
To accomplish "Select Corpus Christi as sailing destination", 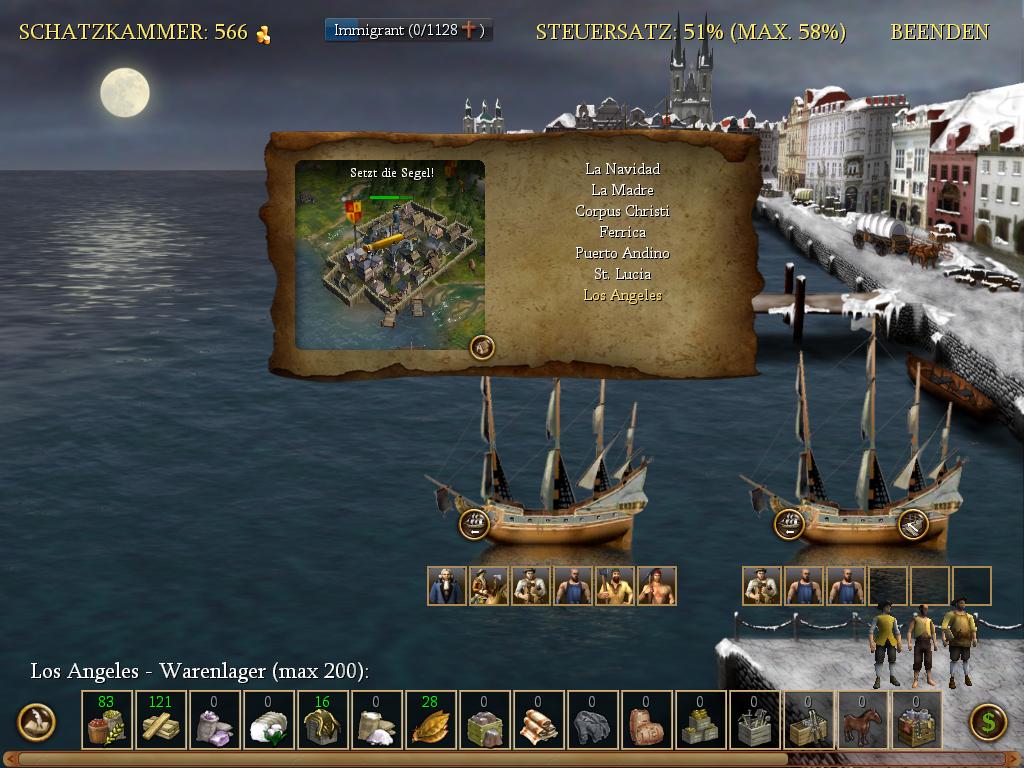I will 622,211.
